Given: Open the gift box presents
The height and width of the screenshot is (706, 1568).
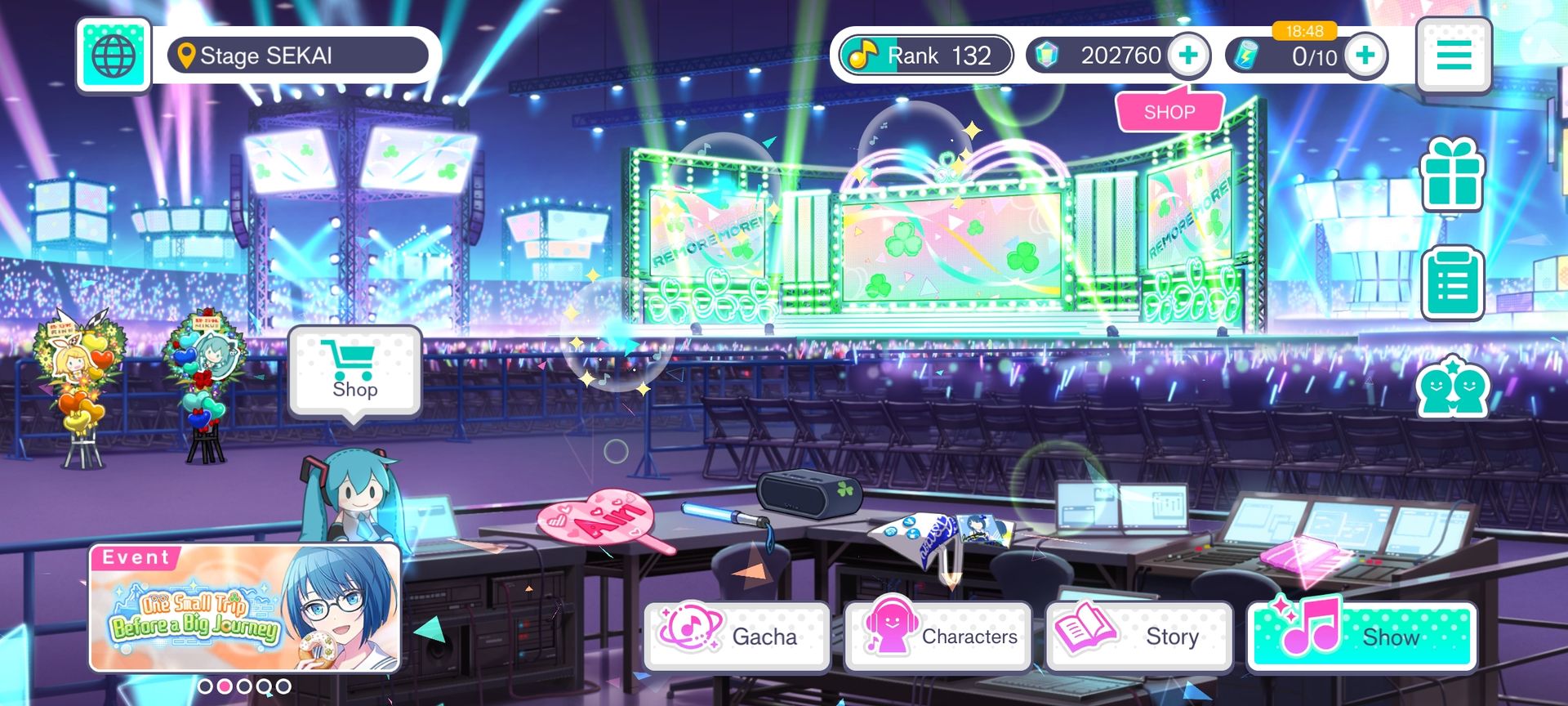Looking at the screenshot, I should [x=1452, y=175].
